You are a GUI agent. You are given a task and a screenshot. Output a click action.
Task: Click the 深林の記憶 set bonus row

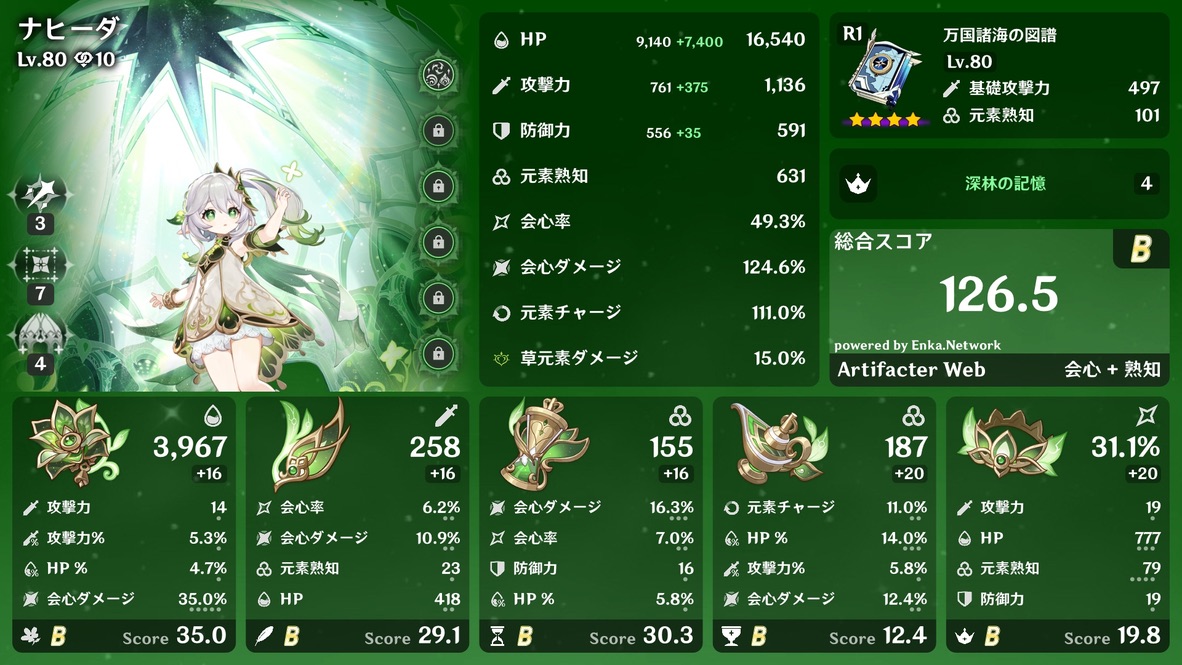(x=999, y=184)
